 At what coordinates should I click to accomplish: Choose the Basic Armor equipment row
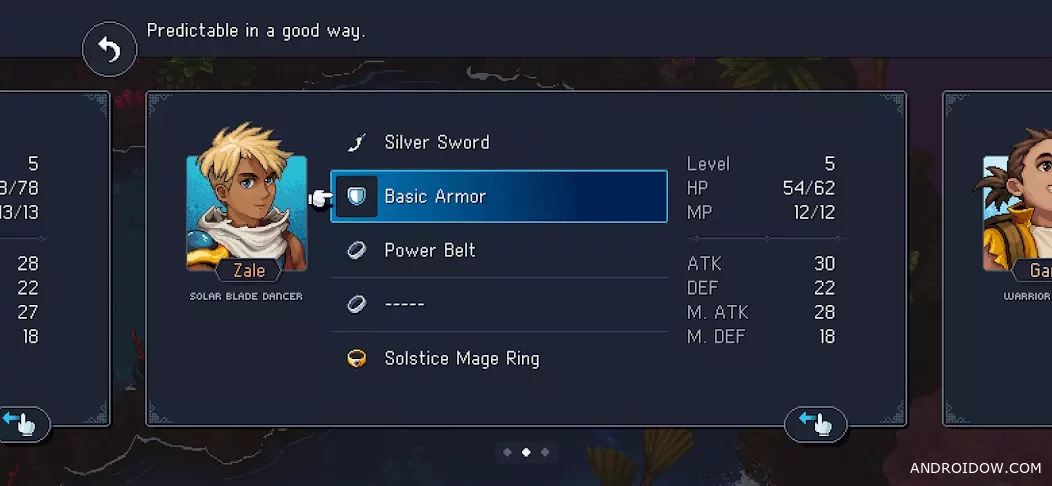pos(498,196)
